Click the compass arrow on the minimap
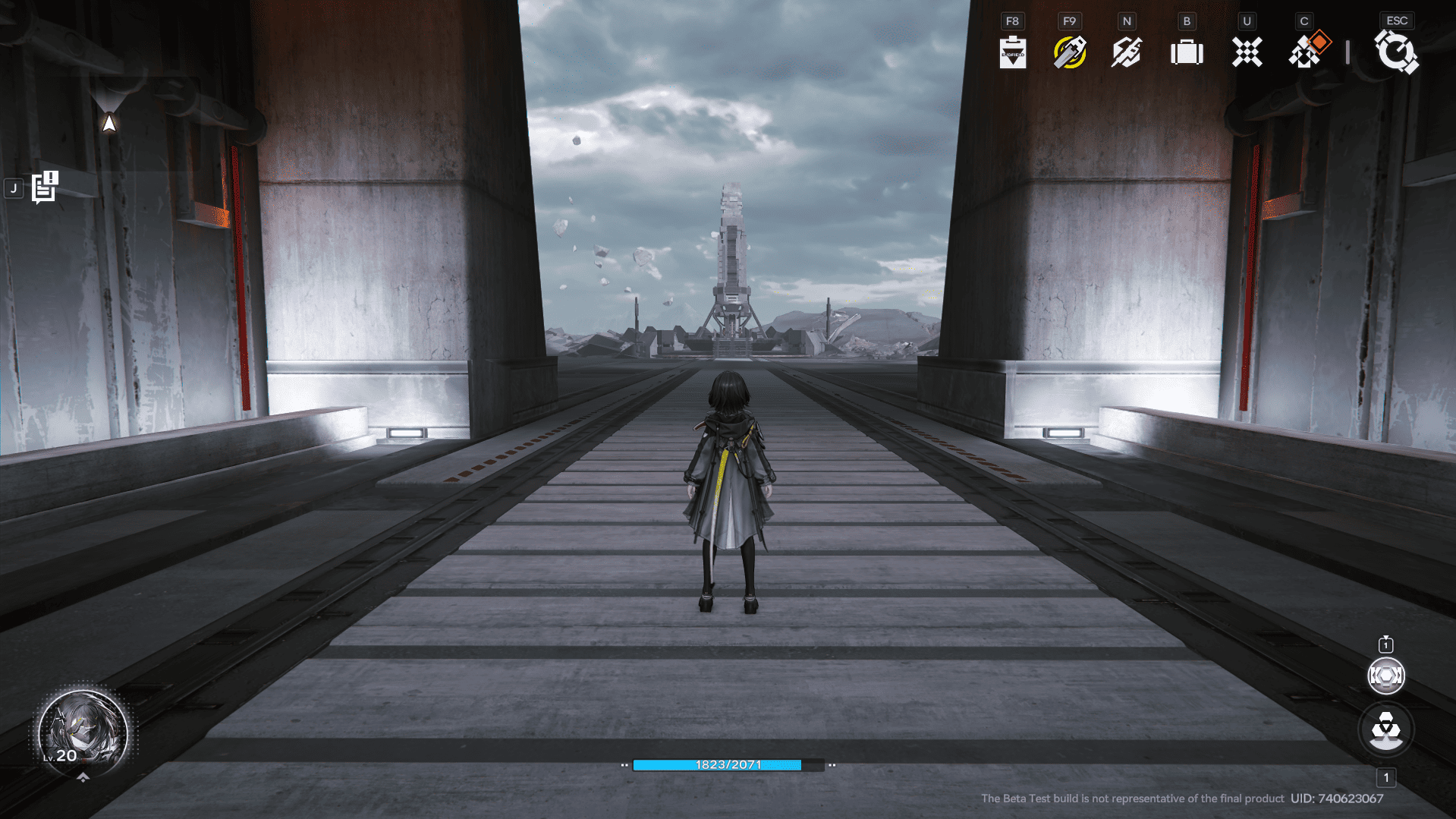This screenshot has height=819, width=1456. pos(109,122)
